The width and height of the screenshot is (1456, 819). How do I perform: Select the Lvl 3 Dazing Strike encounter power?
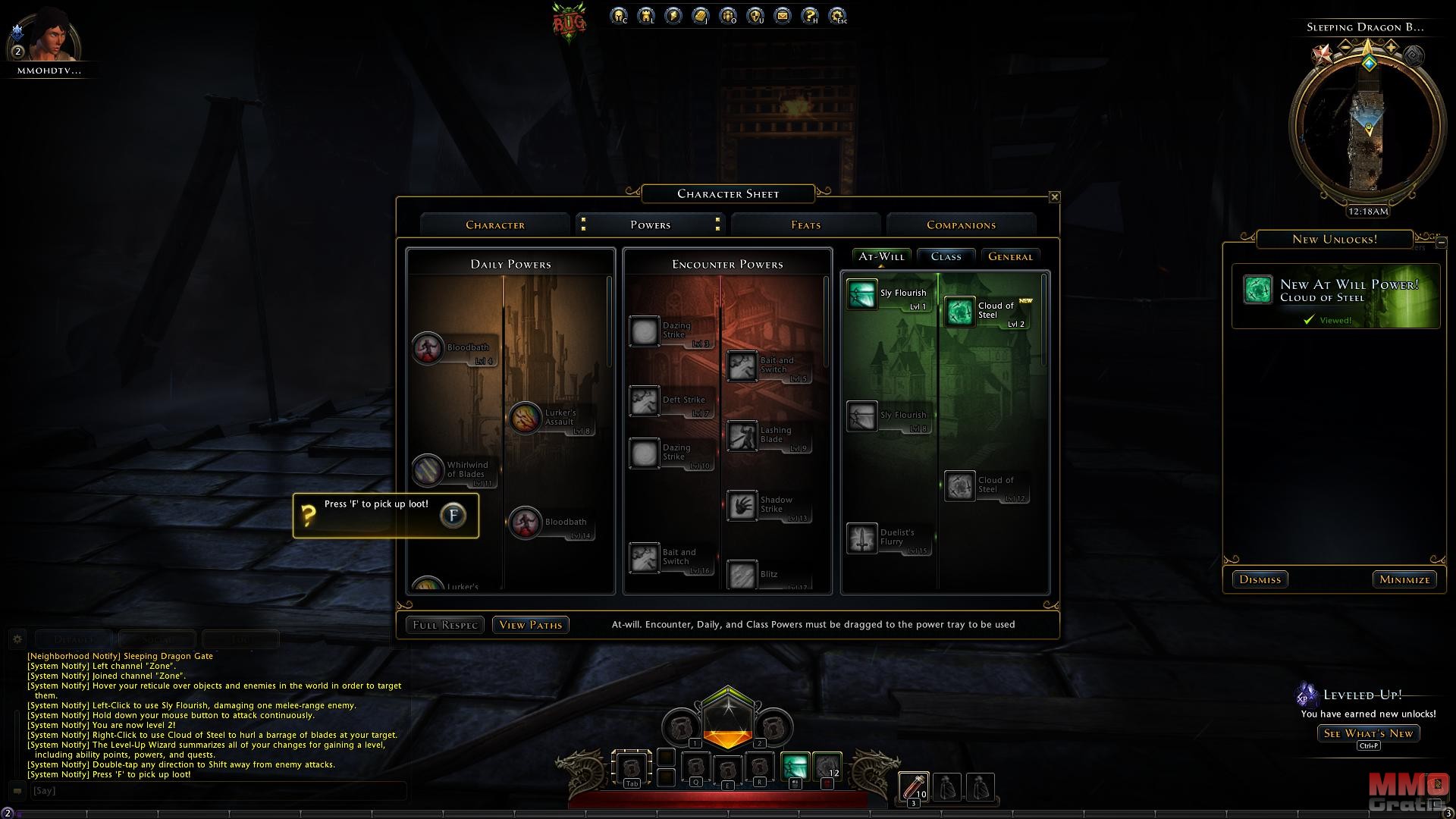click(645, 331)
